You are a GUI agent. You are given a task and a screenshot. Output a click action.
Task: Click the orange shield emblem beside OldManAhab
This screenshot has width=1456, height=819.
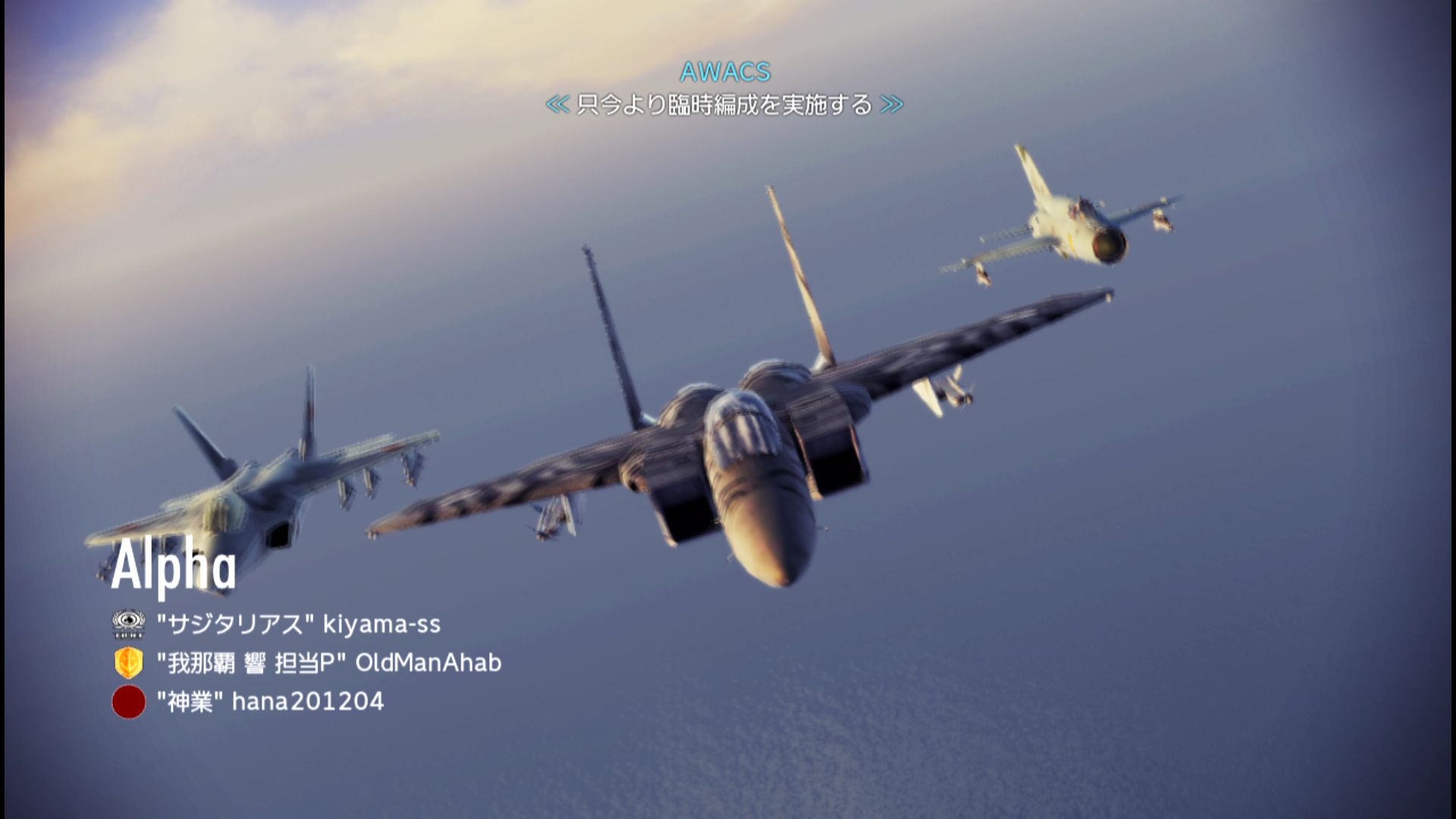(128, 663)
